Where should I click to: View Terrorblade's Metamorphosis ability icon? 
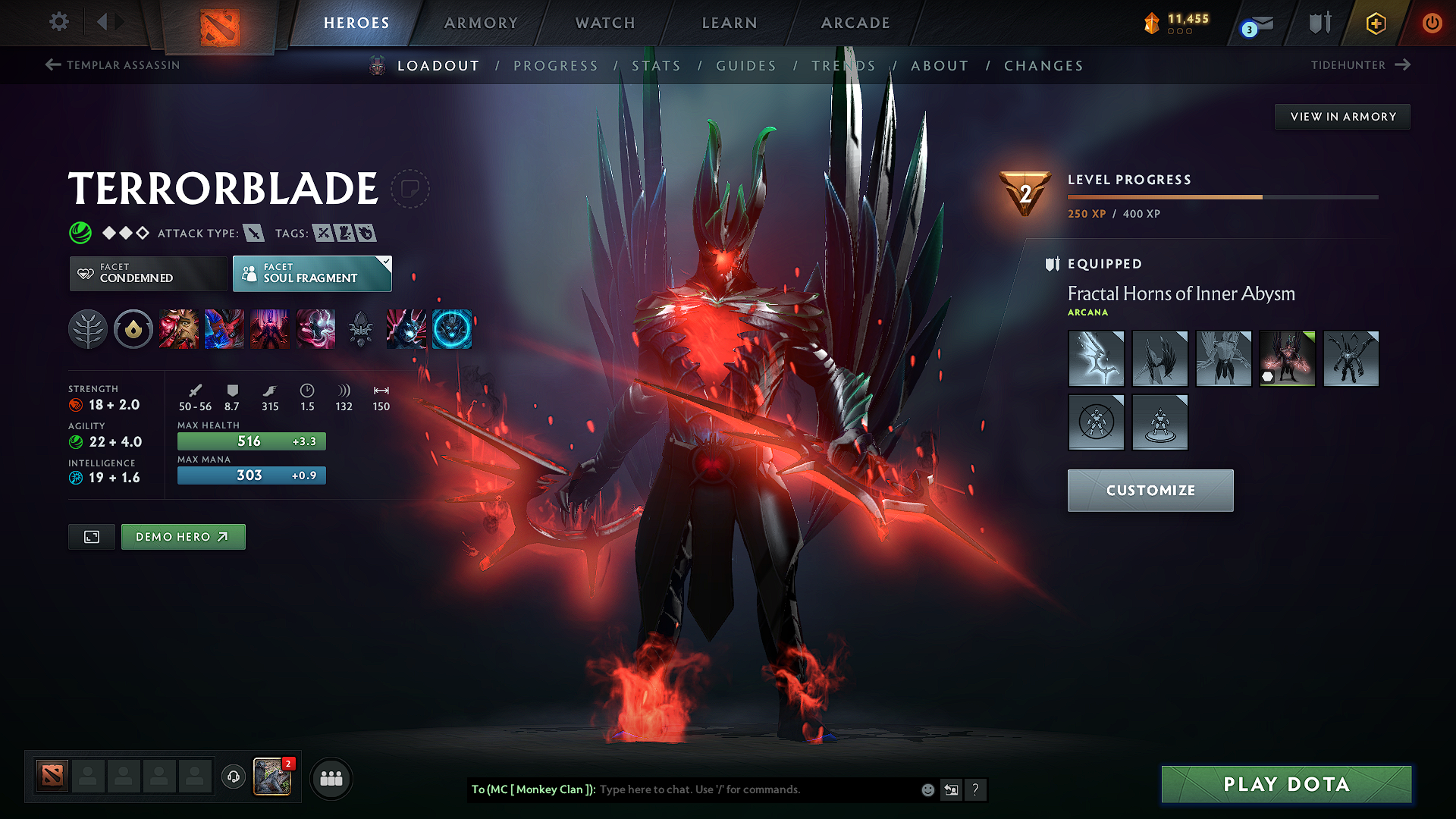pos(270,329)
